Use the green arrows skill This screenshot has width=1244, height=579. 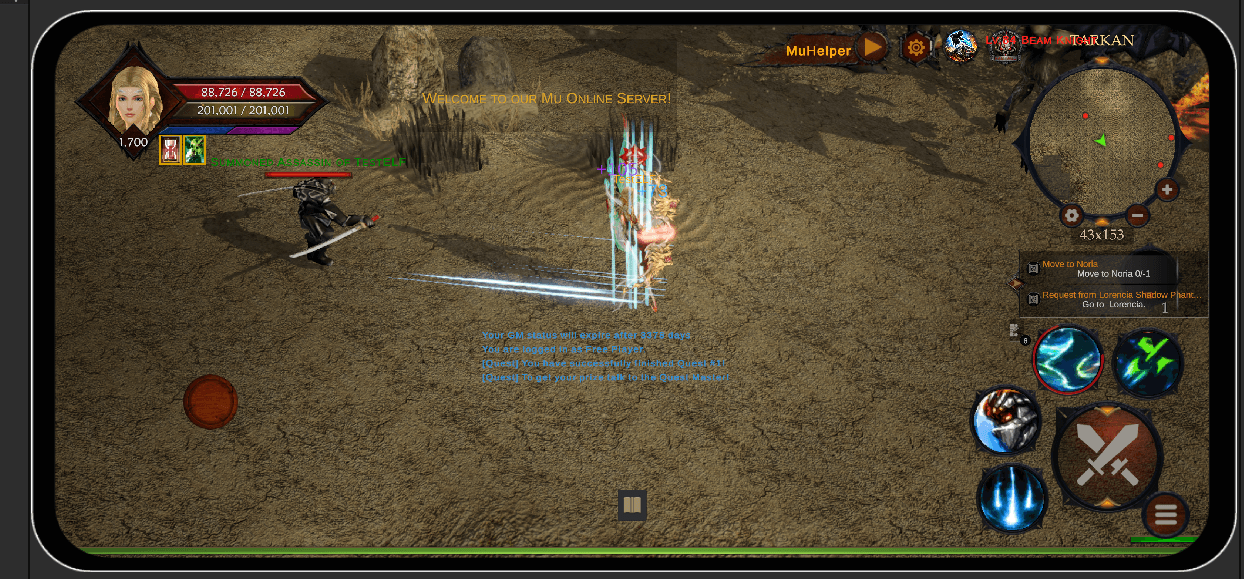pyautogui.click(x=1148, y=363)
